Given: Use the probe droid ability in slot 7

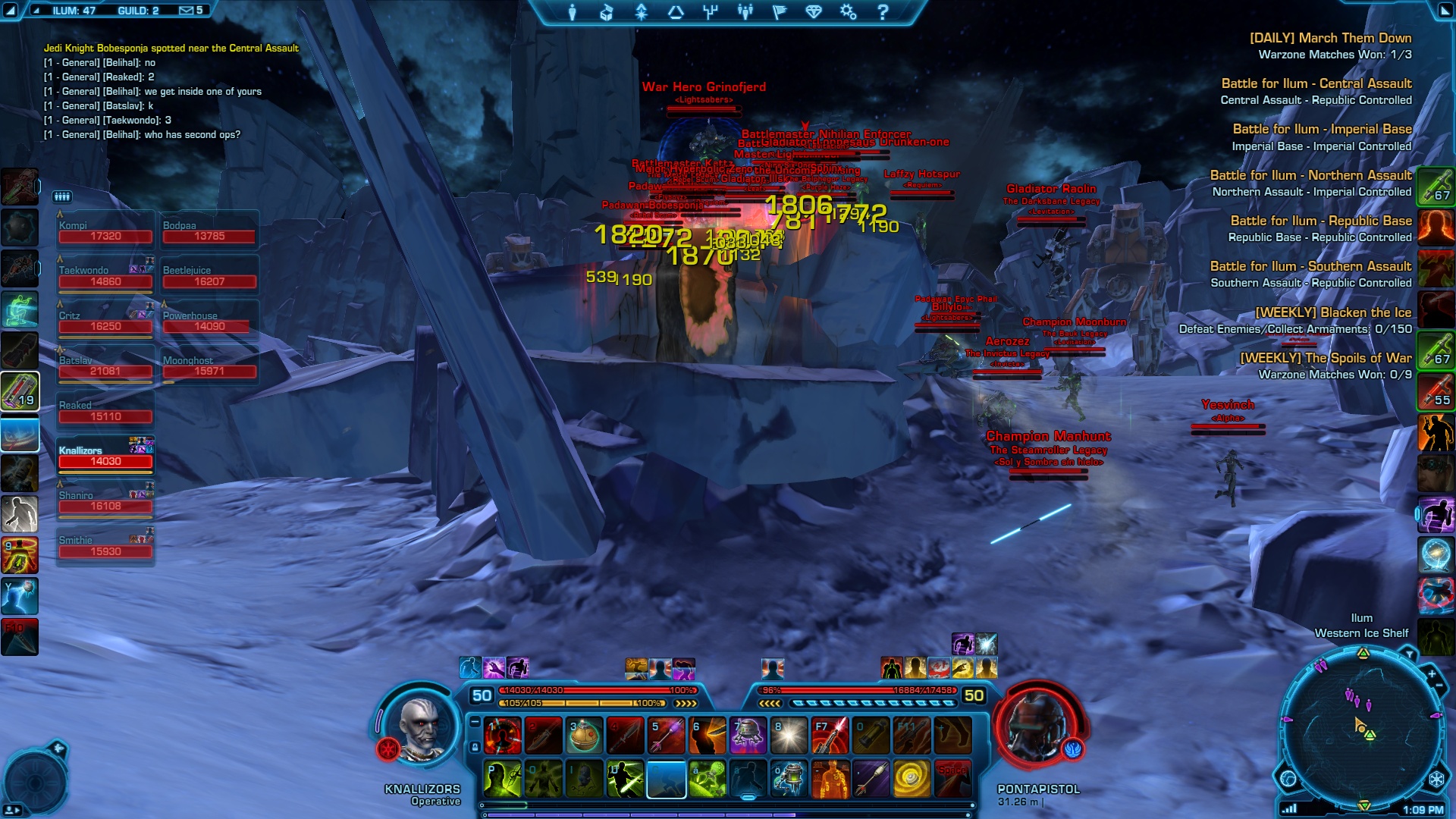Looking at the screenshot, I should pyautogui.click(x=748, y=736).
